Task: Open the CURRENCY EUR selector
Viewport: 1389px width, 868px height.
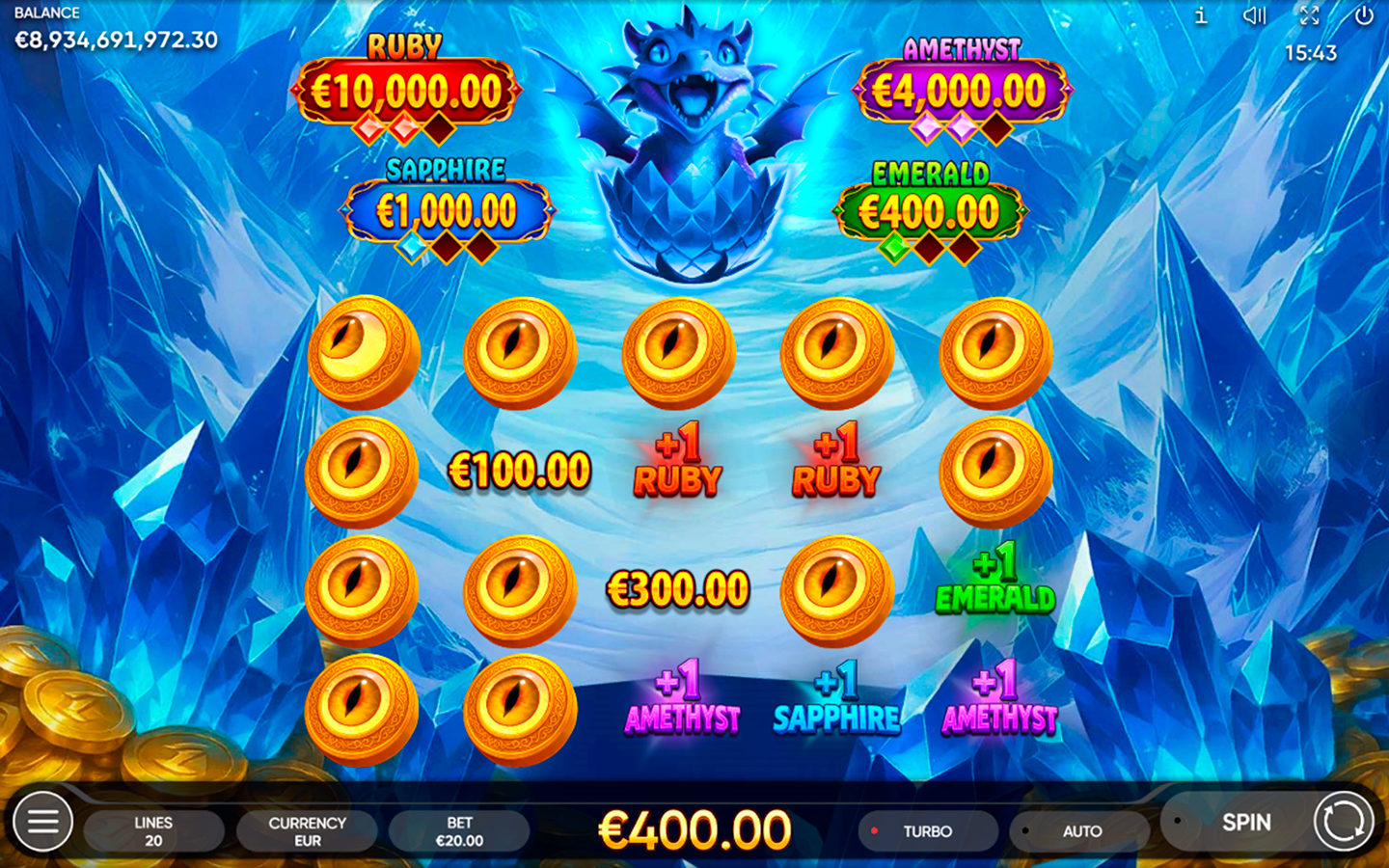Action: [307, 830]
